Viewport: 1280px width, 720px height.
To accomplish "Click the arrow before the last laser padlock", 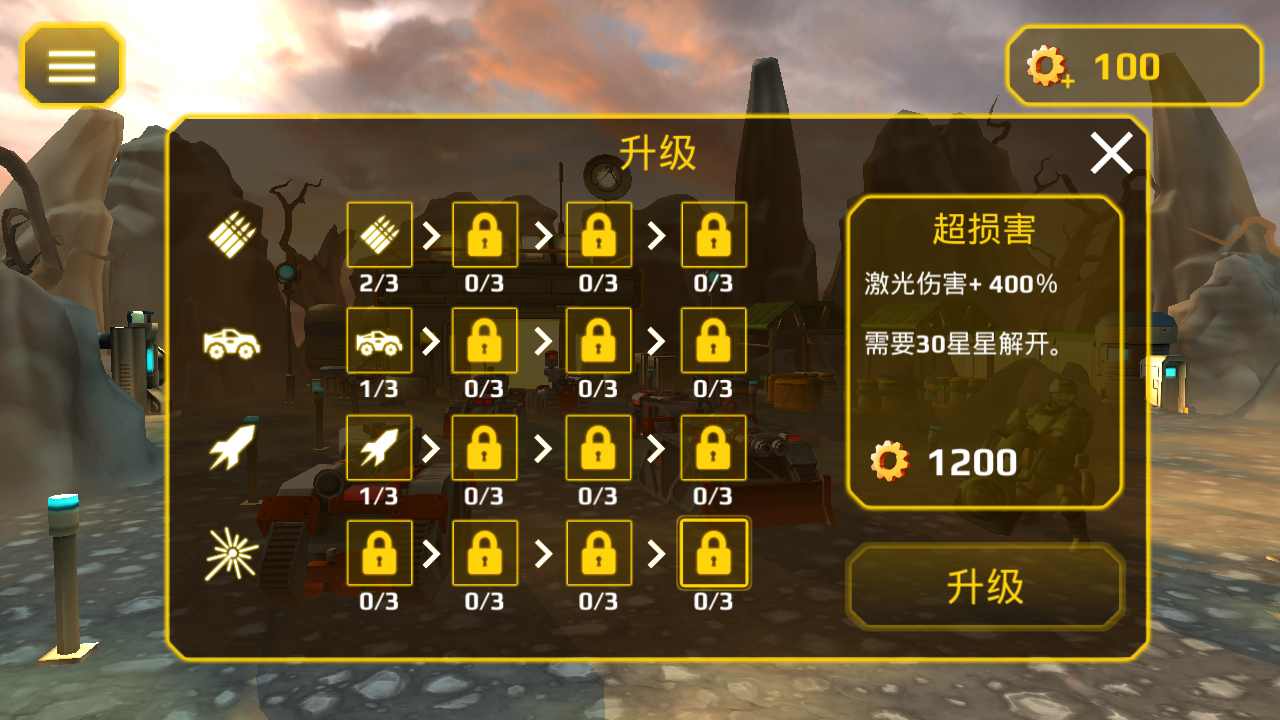I will pyautogui.click(x=657, y=553).
